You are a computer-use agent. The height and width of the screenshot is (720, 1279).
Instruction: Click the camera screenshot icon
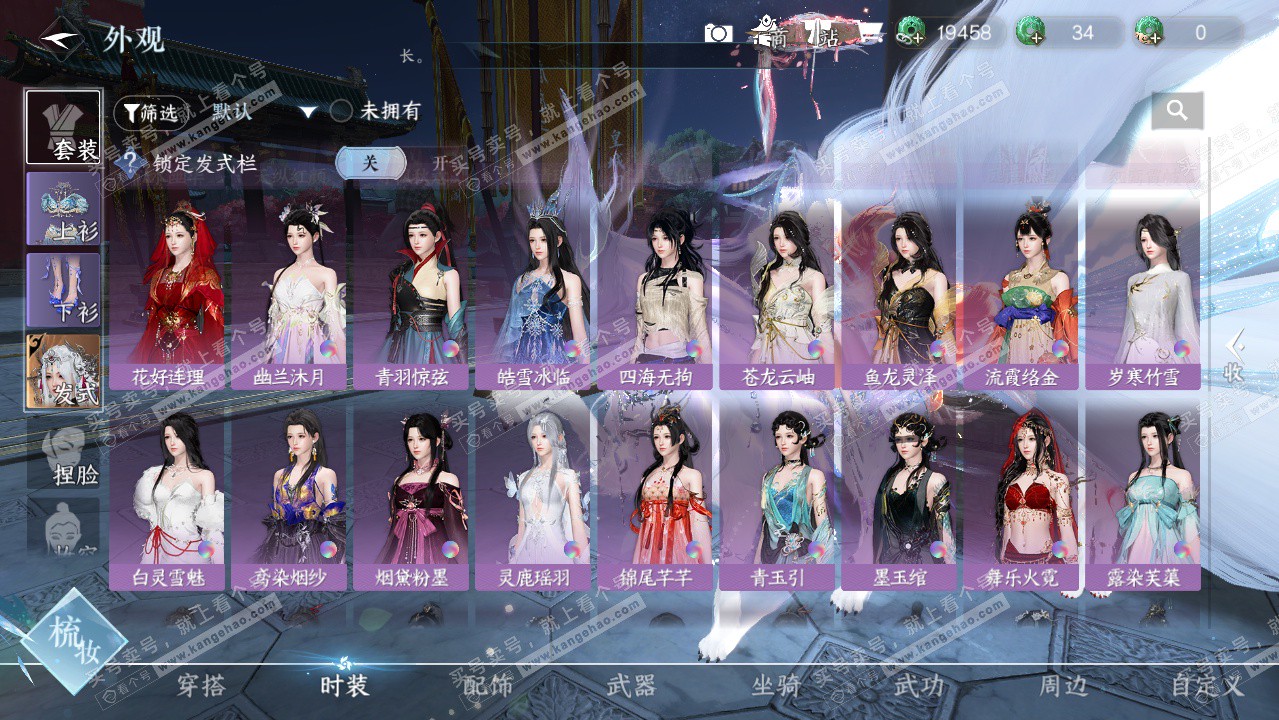[718, 33]
